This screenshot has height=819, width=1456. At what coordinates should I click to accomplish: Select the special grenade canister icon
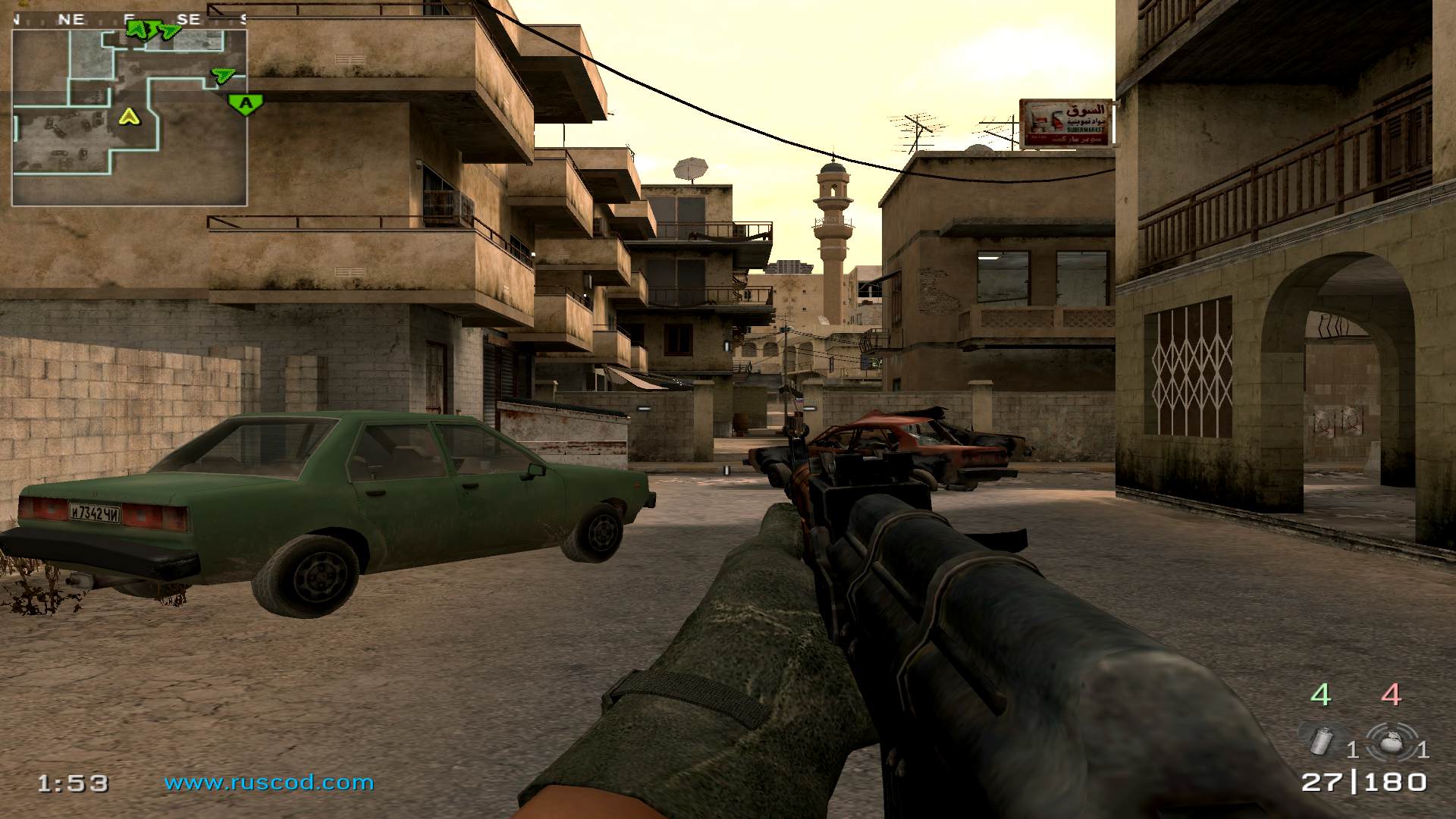pos(1322,740)
